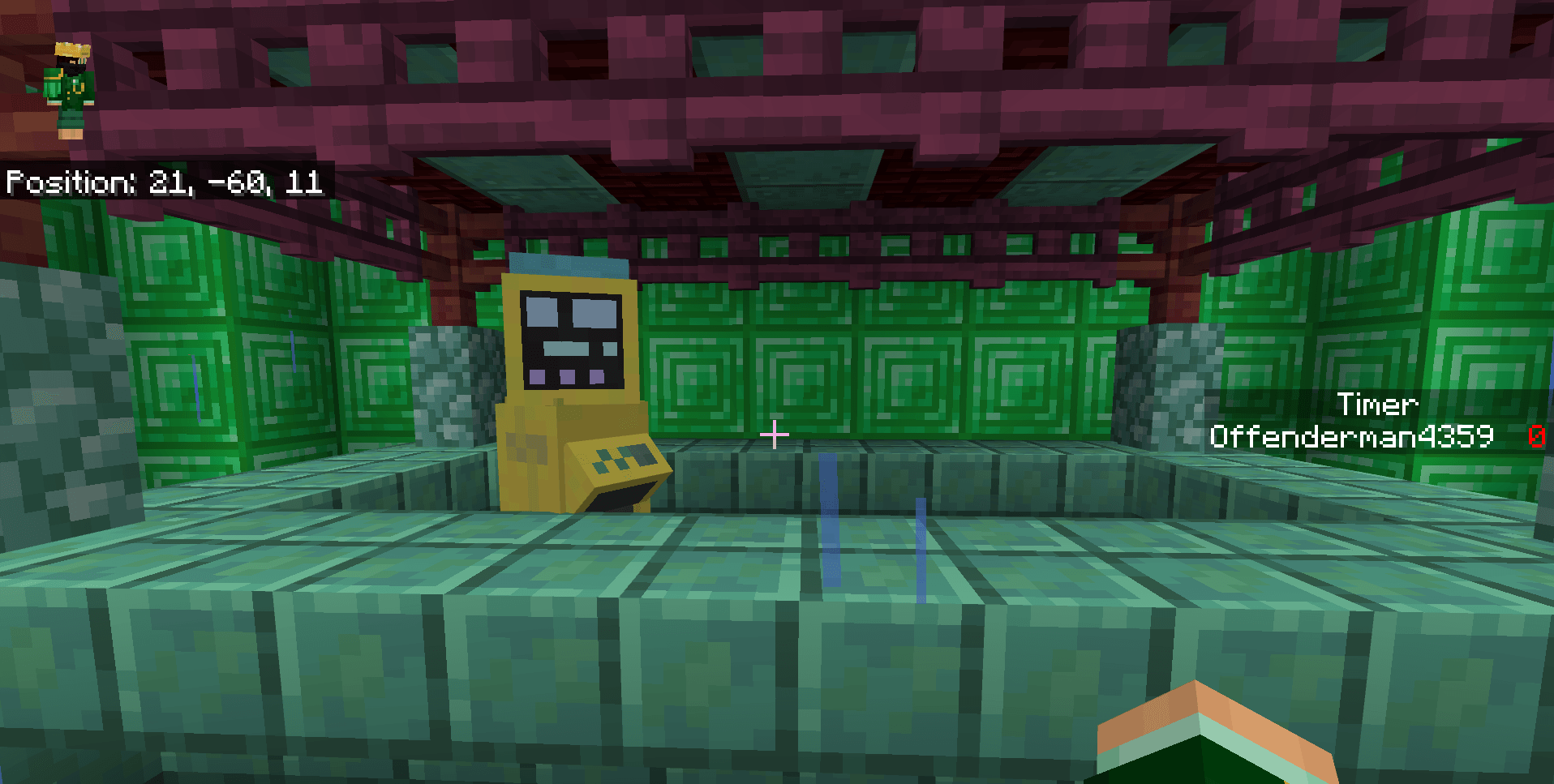Select the Offenderman4359 scoreboard entry

[x=1351, y=436]
